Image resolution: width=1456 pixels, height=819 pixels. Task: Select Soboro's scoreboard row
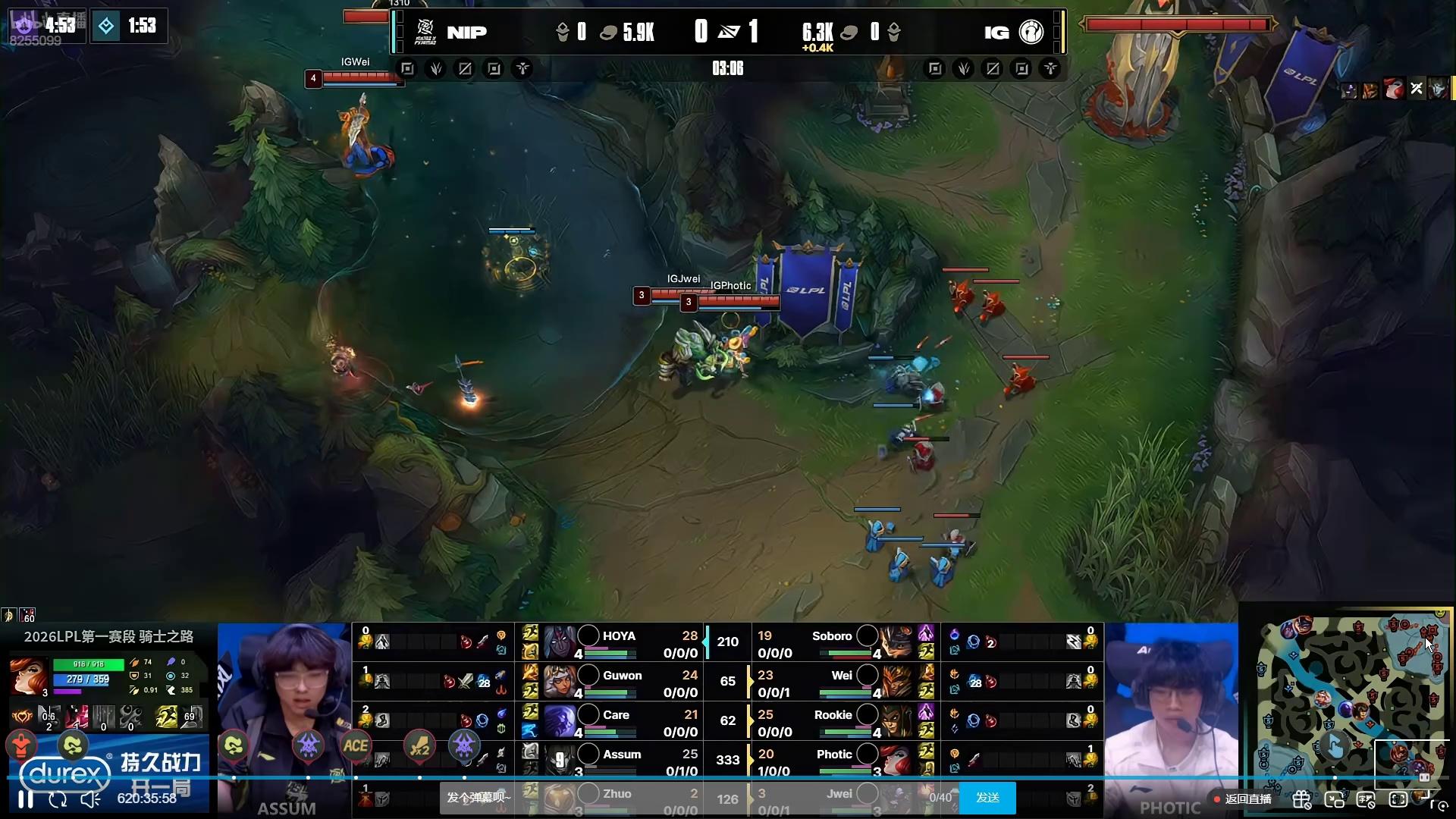pyautogui.click(x=832, y=642)
